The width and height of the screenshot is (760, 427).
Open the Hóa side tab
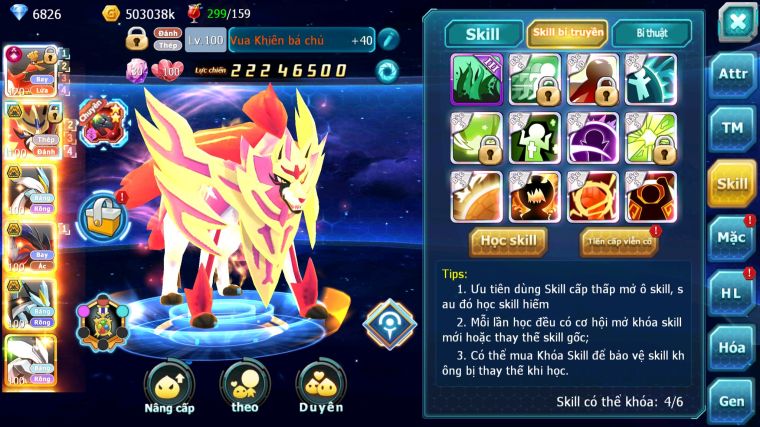click(733, 347)
